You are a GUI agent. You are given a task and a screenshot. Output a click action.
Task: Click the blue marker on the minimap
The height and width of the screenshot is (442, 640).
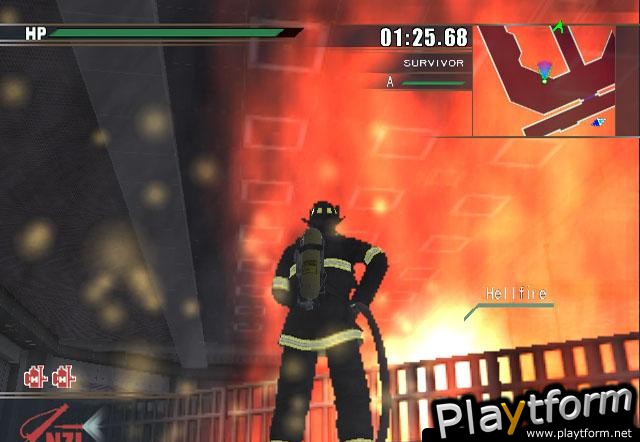[x=598, y=122]
